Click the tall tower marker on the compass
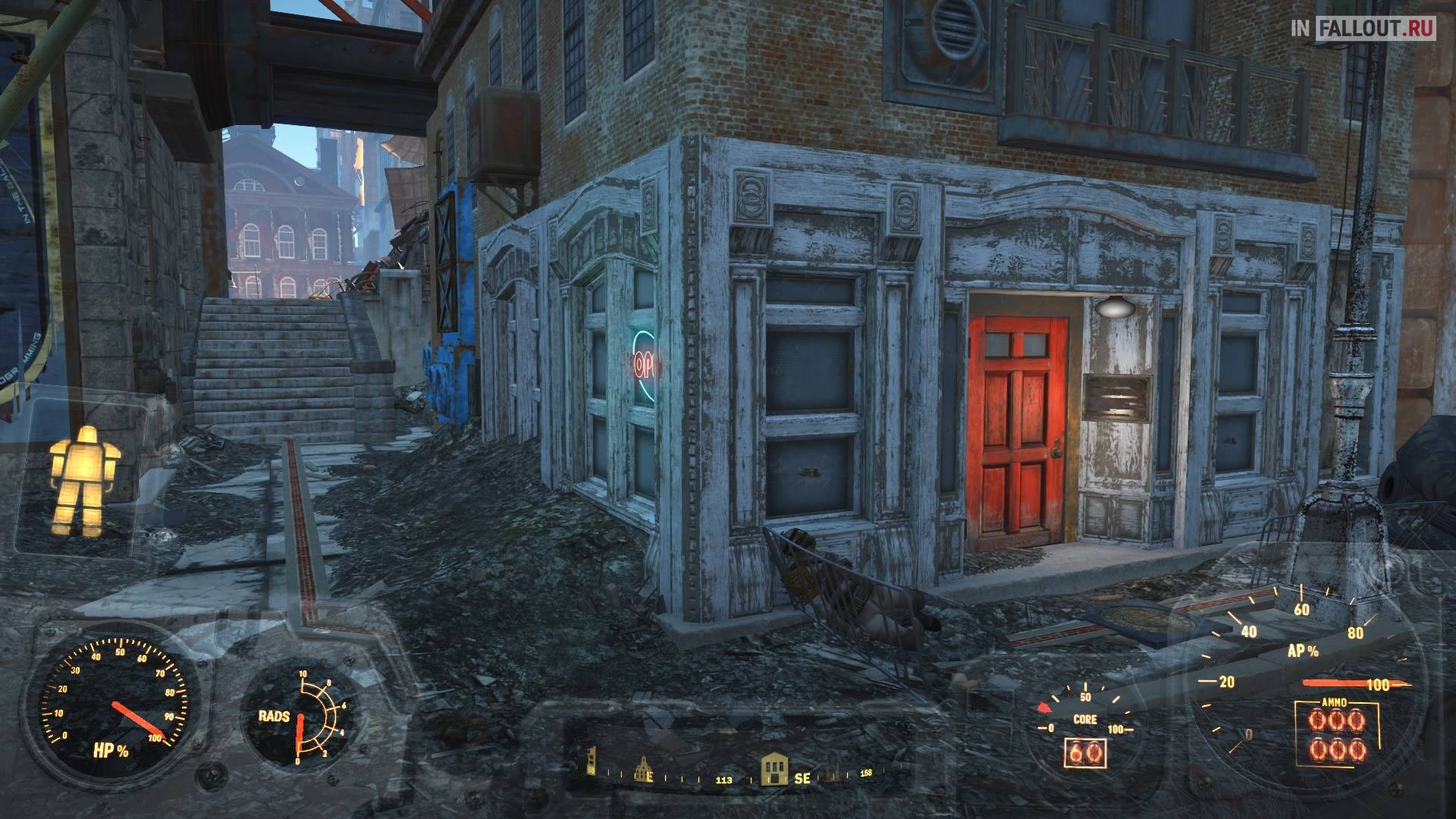 592,761
